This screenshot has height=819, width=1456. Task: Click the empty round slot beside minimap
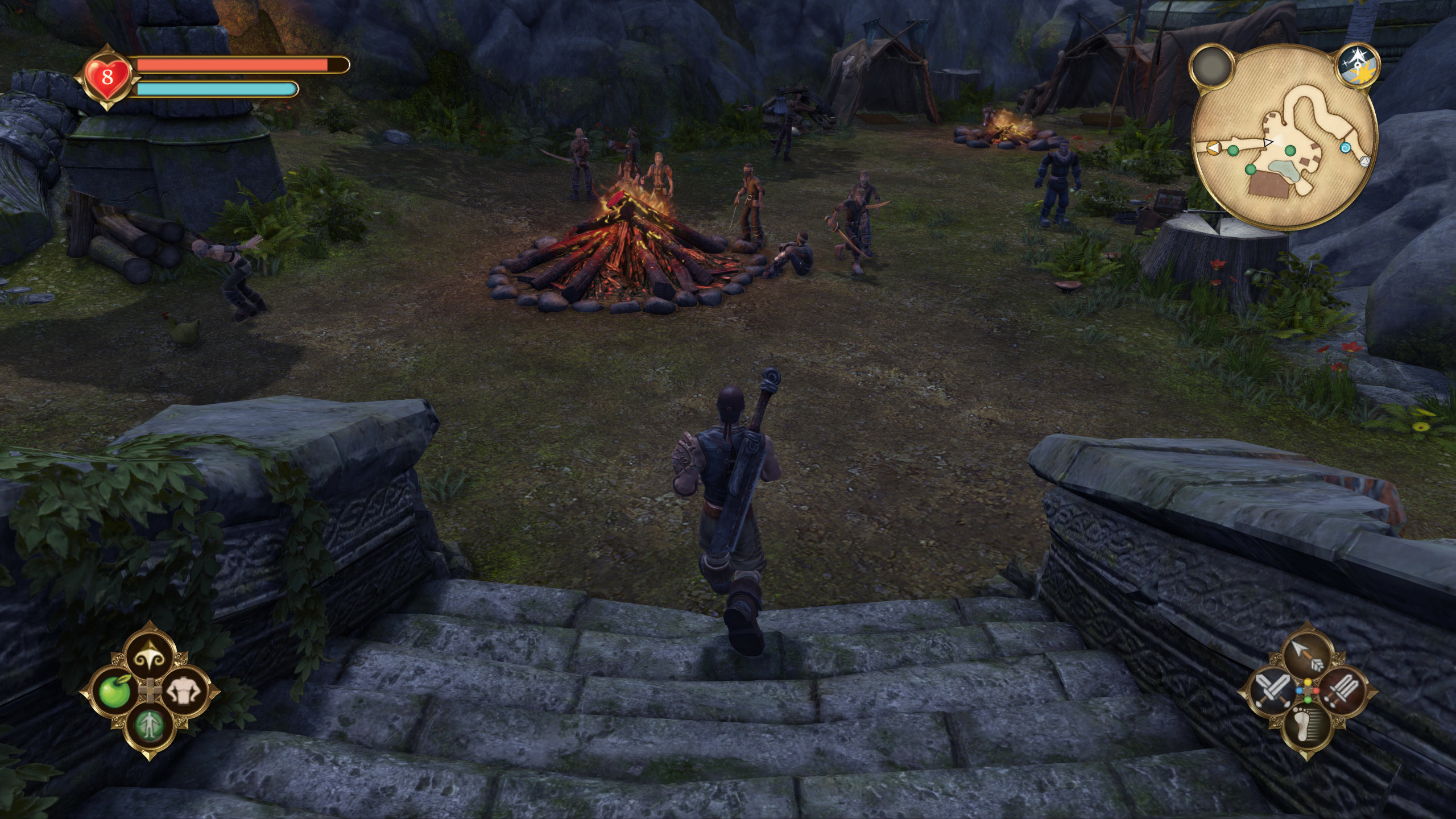(1211, 67)
